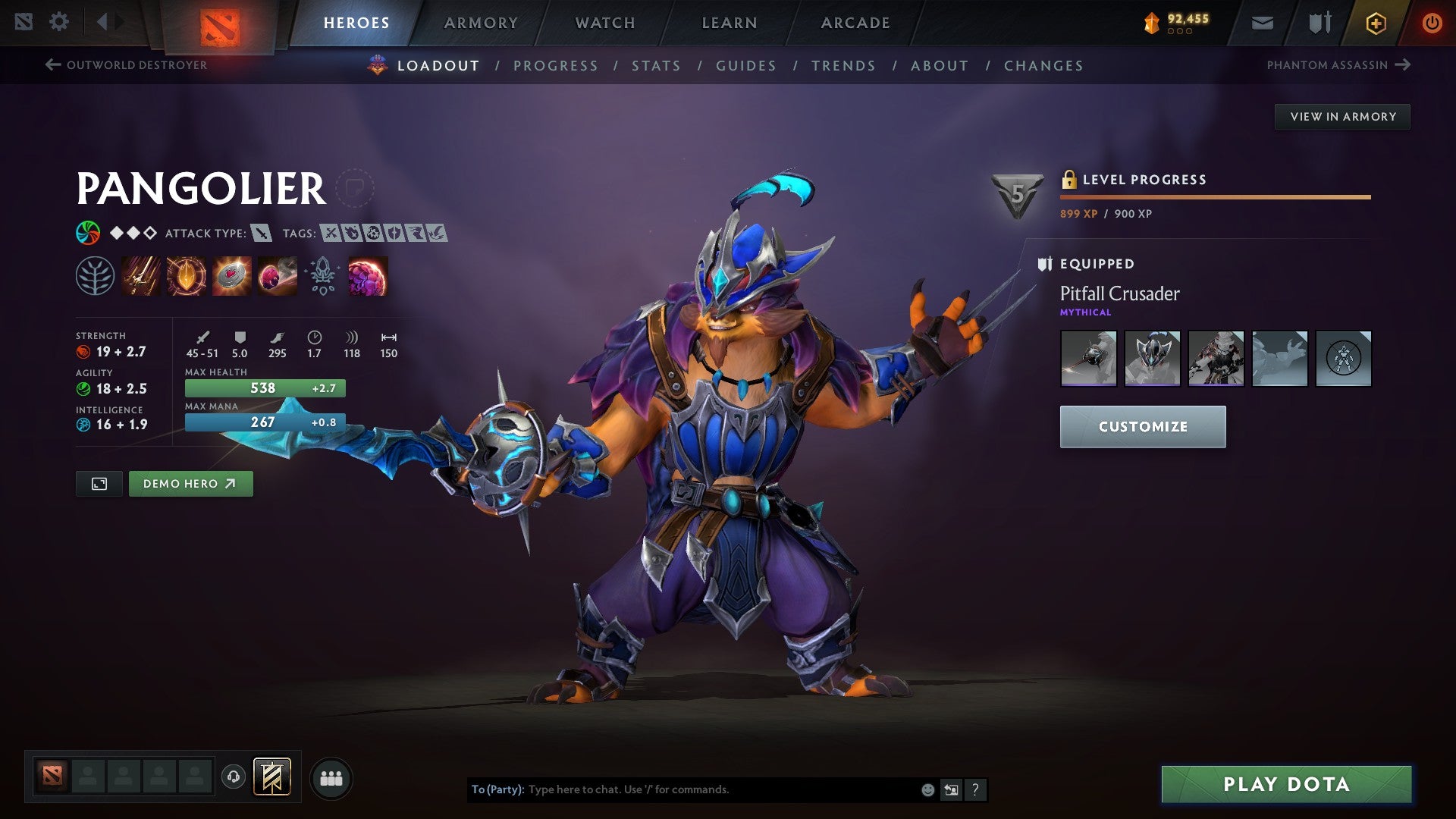
Task: Open the Swashbuckle ability icon
Action: 140,277
